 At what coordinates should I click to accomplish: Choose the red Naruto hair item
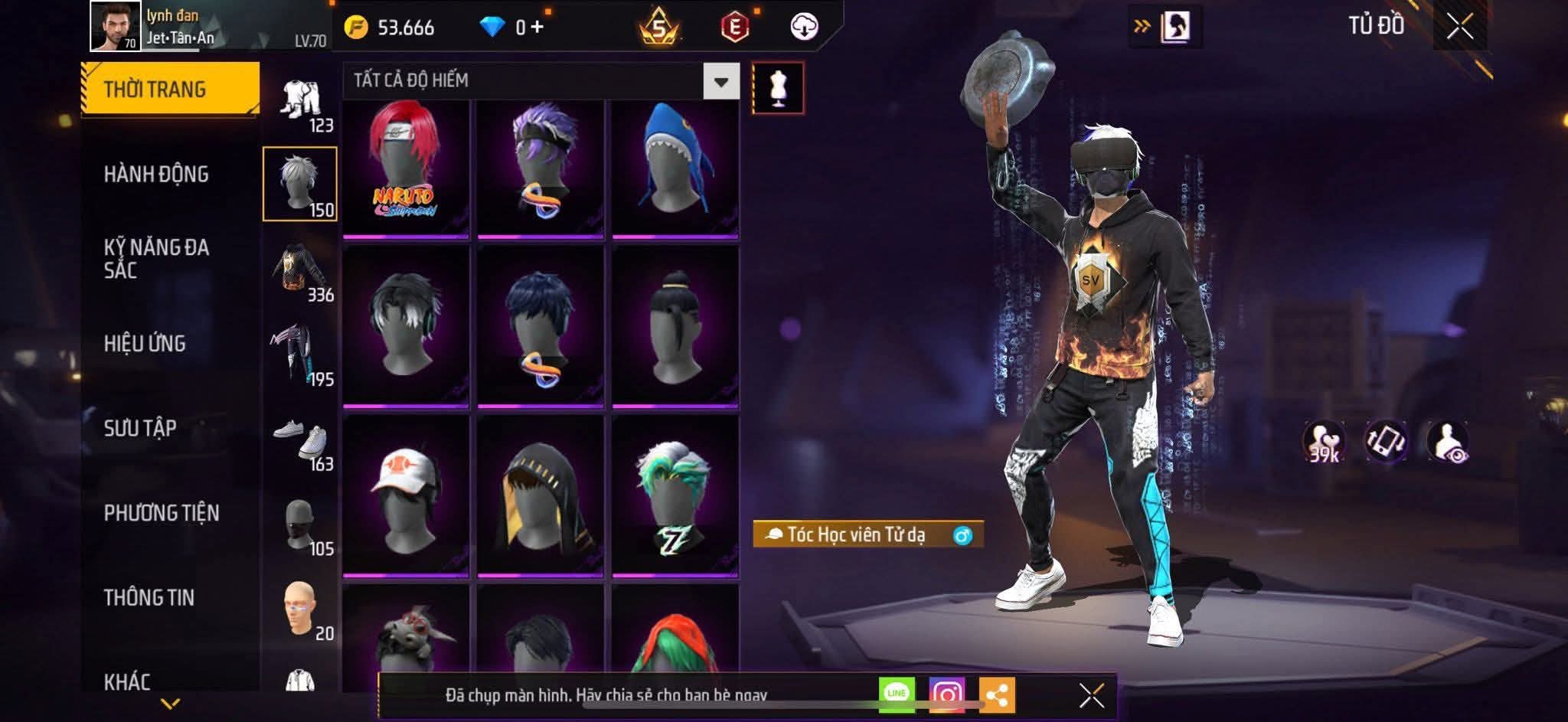pyautogui.click(x=406, y=168)
